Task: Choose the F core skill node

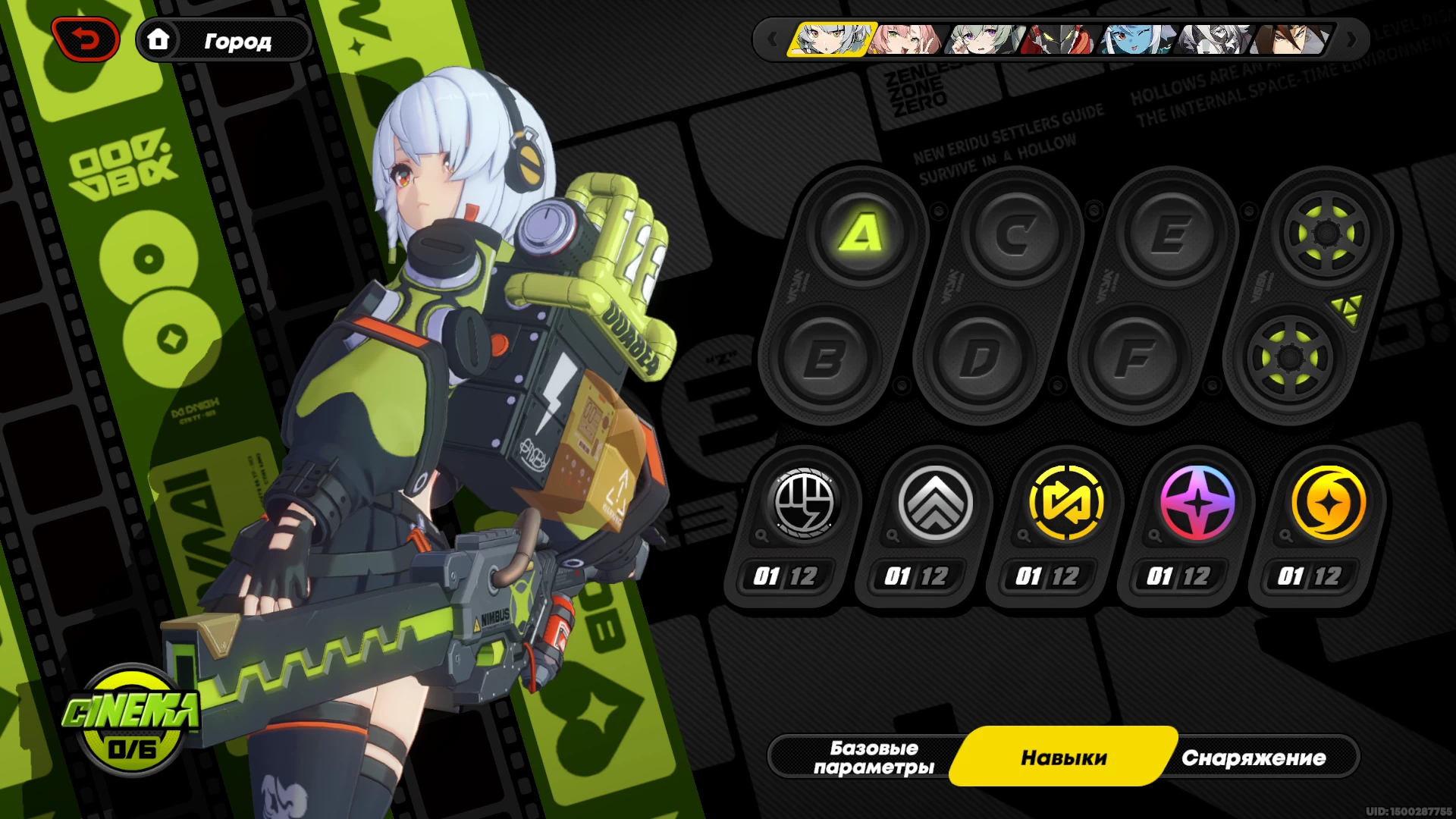Action: [1135, 358]
